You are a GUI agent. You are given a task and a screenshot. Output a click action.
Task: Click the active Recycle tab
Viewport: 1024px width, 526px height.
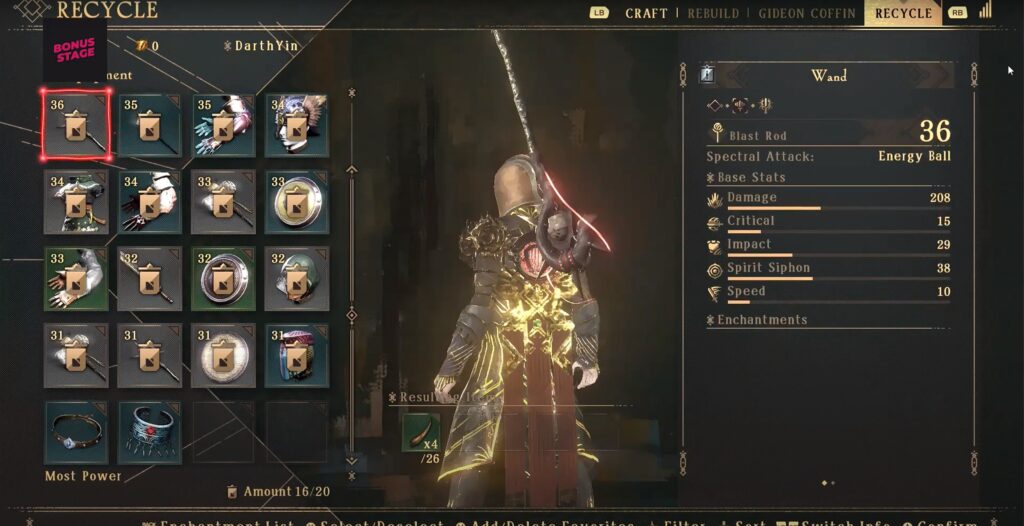[903, 13]
